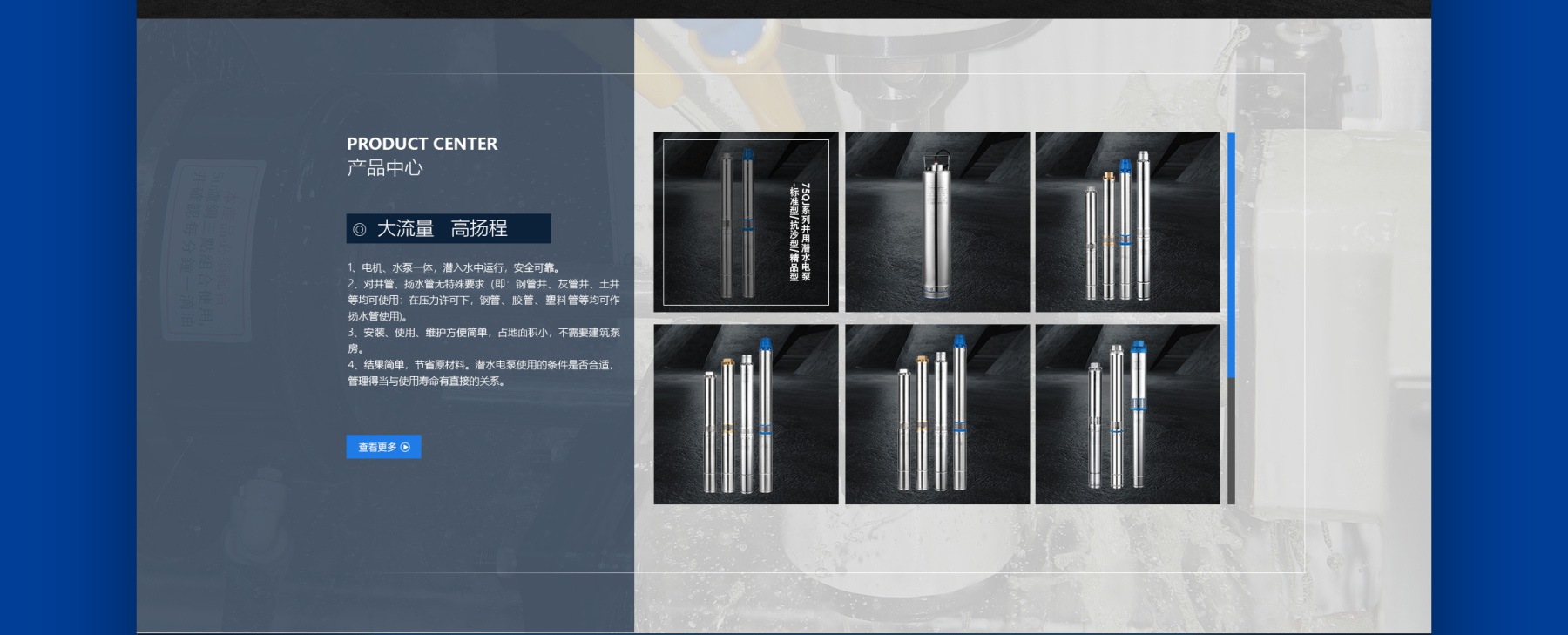The height and width of the screenshot is (635, 1568).
Task: Select the 大流量 高扬程 category label
Action: 449,228
